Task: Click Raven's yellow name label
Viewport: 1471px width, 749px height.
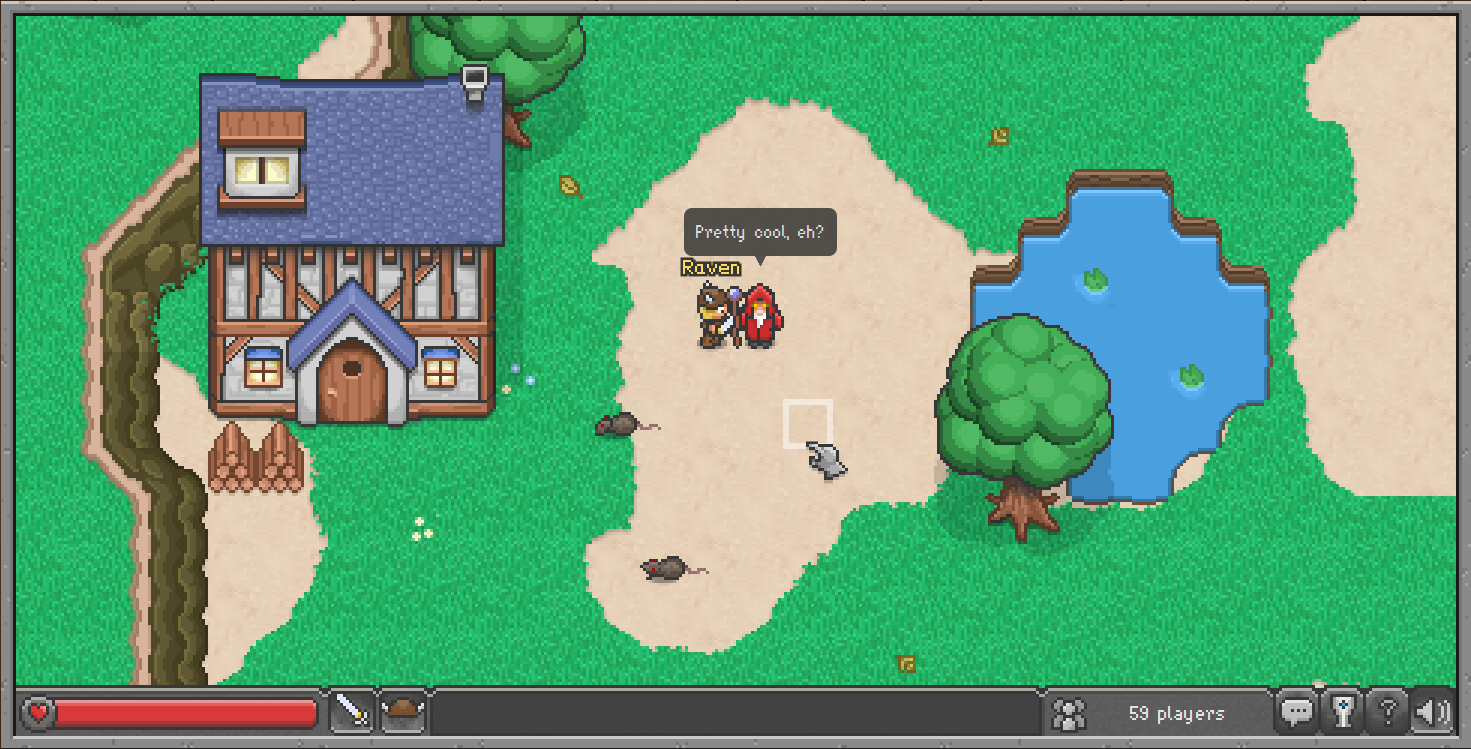Action: point(708,267)
